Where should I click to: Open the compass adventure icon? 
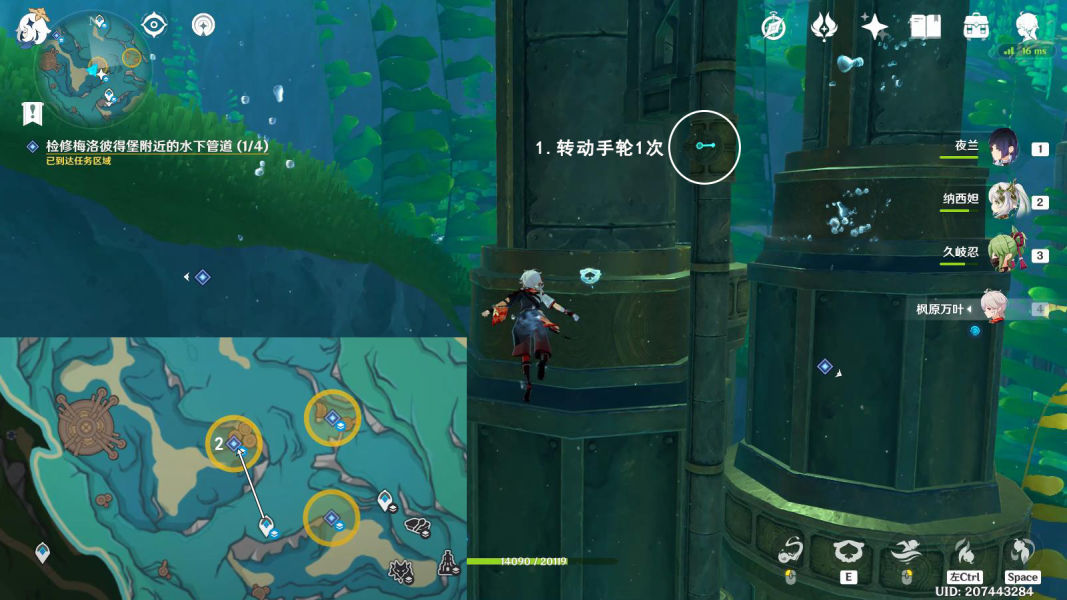773,27
